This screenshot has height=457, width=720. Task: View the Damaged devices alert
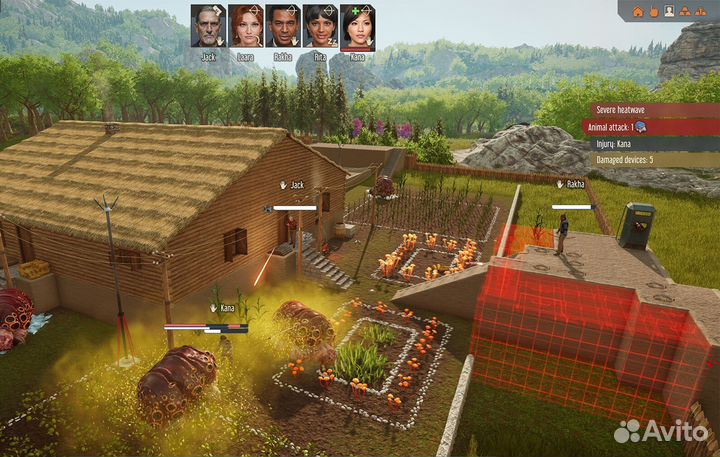pyautogui.click(x=649, y=159)
